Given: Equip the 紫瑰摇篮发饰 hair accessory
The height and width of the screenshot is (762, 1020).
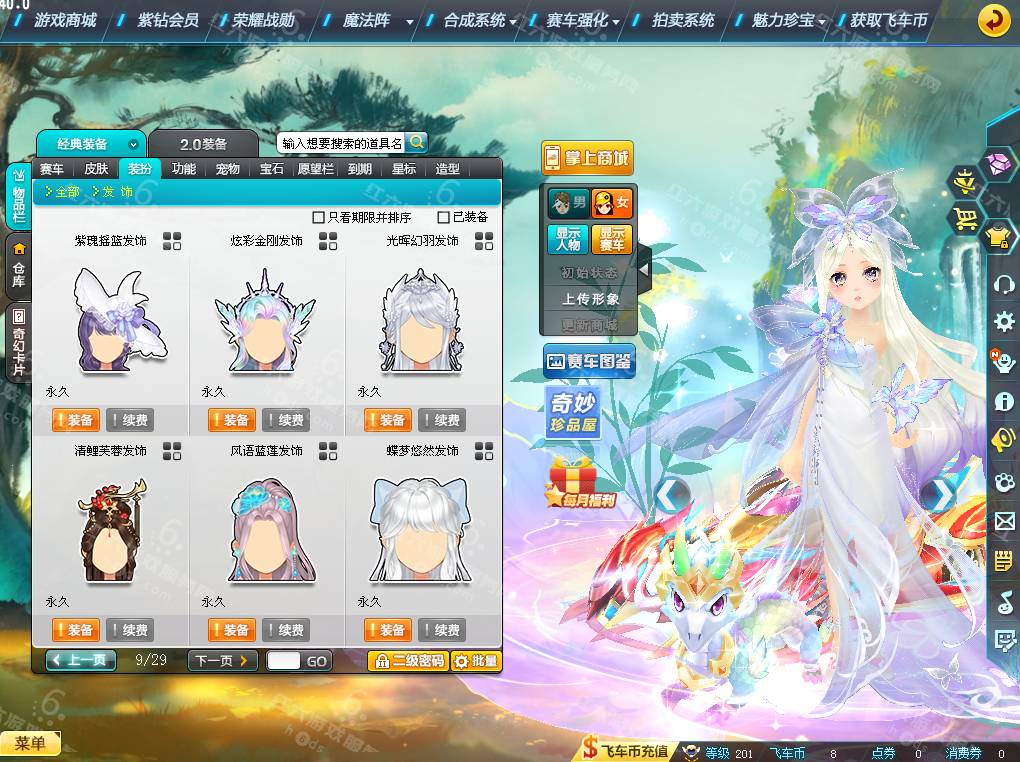Looking at the screenshot, I should (74, 420).
